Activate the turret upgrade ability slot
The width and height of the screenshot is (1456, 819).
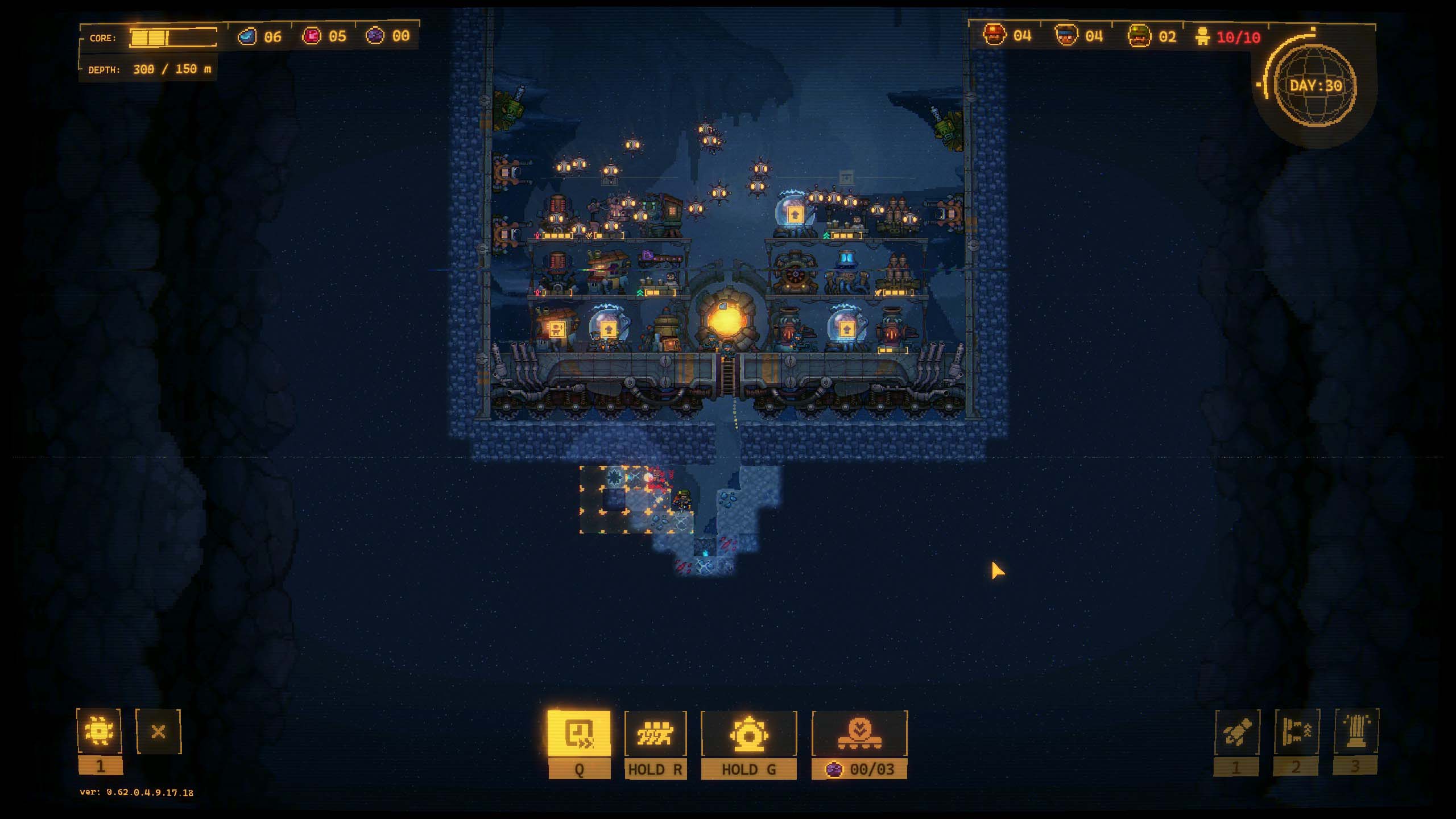pyautogui.click(x=1296, y=733)
